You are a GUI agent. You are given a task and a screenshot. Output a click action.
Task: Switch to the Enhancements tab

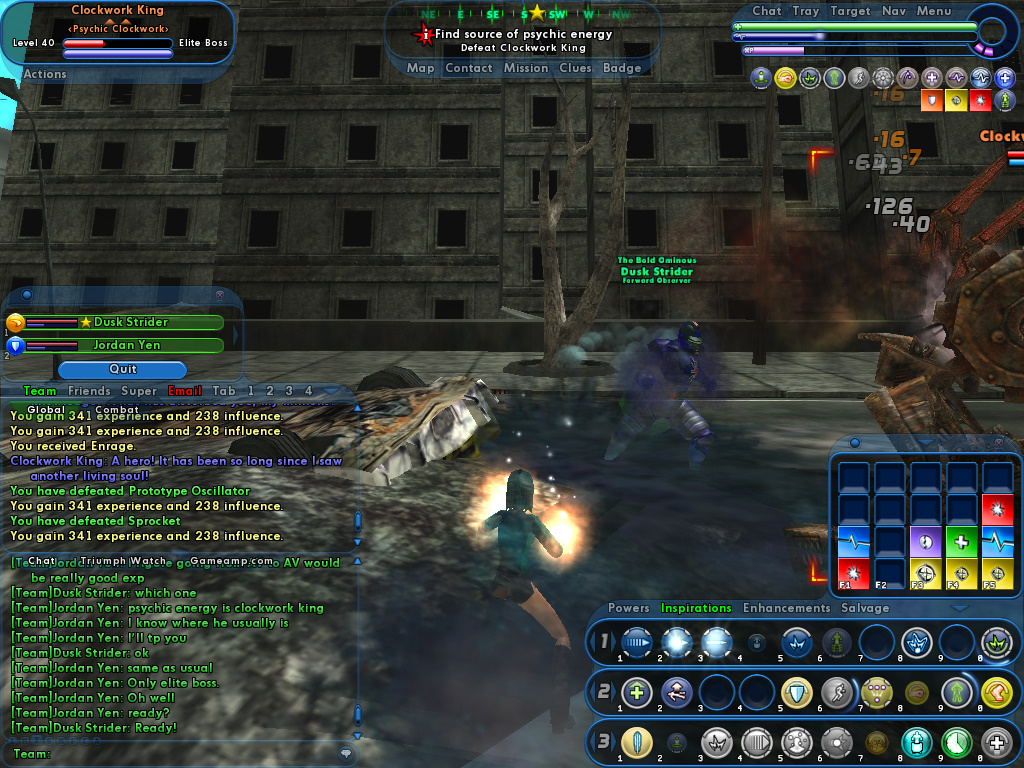click(786, 608)
